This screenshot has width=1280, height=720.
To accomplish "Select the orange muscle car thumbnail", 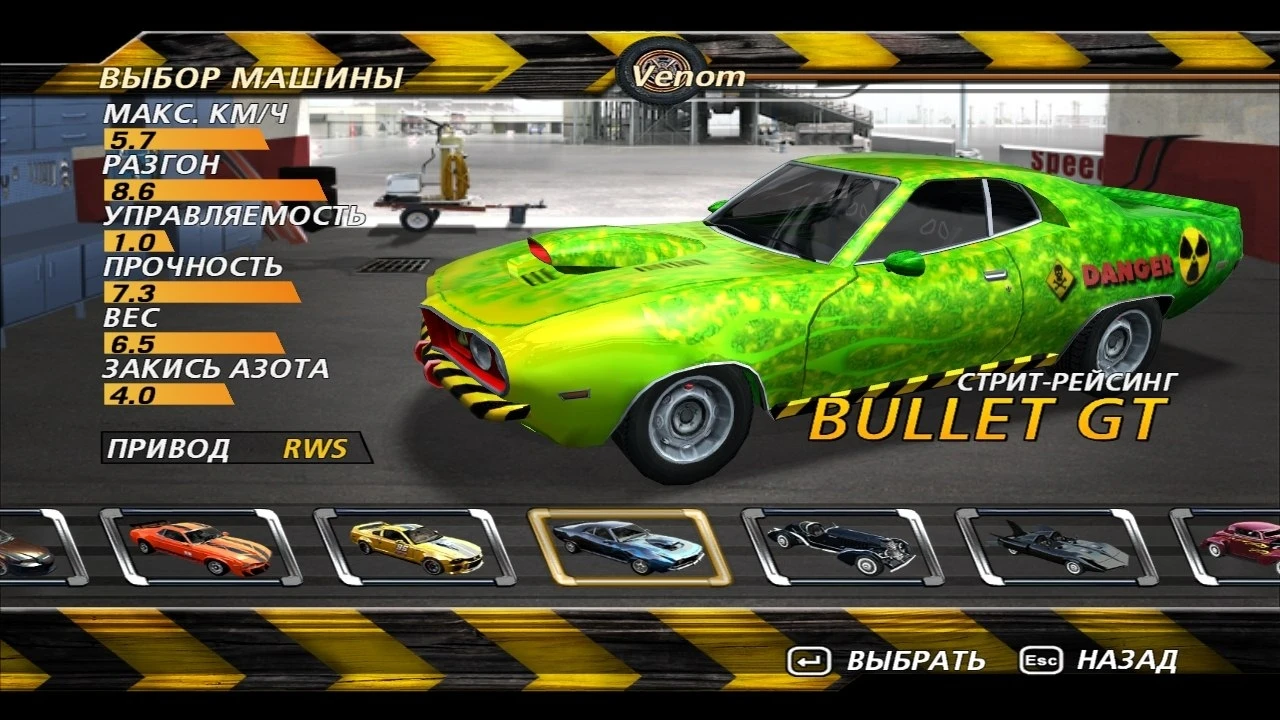I will [196, 549].
